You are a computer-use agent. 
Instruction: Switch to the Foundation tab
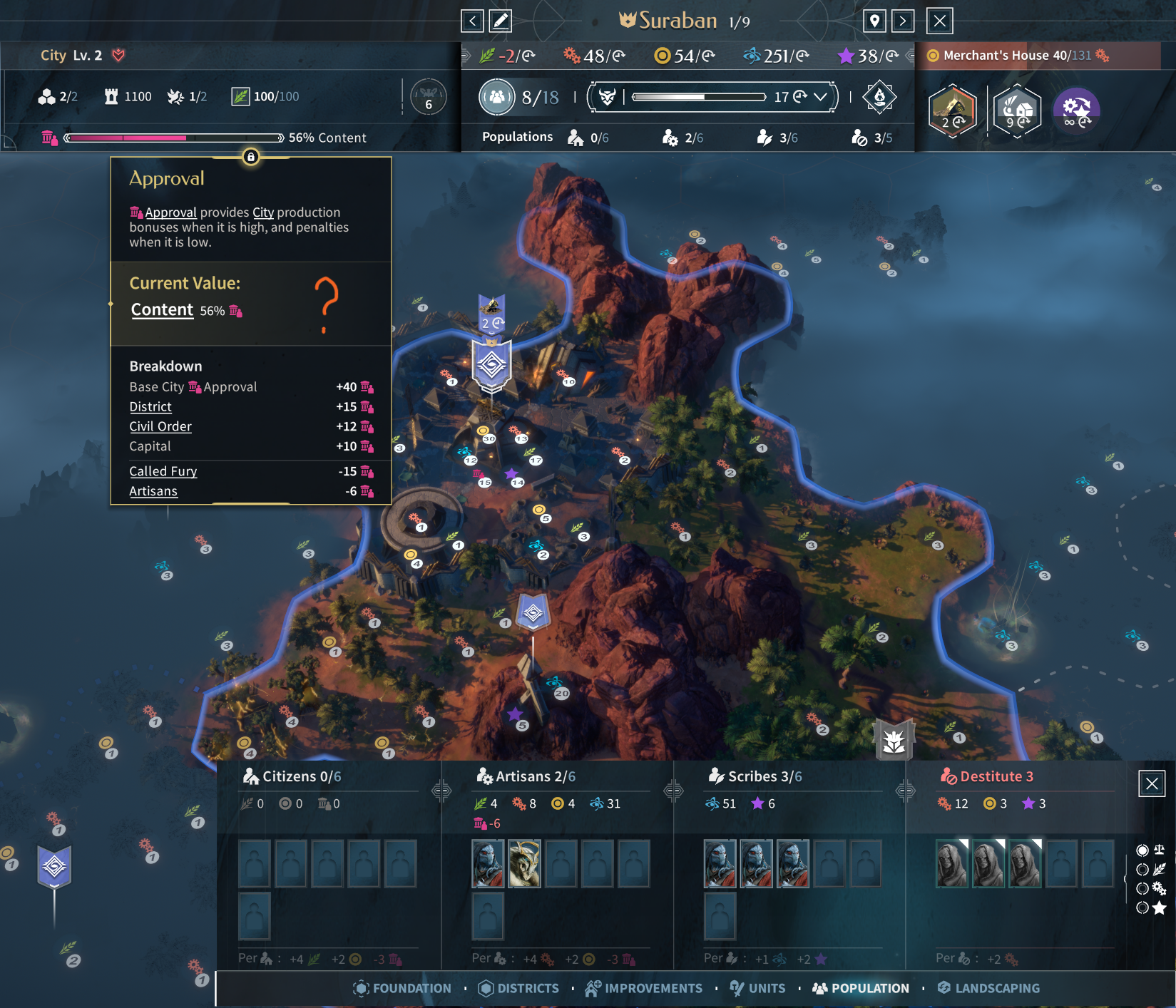tap(403, 989)
